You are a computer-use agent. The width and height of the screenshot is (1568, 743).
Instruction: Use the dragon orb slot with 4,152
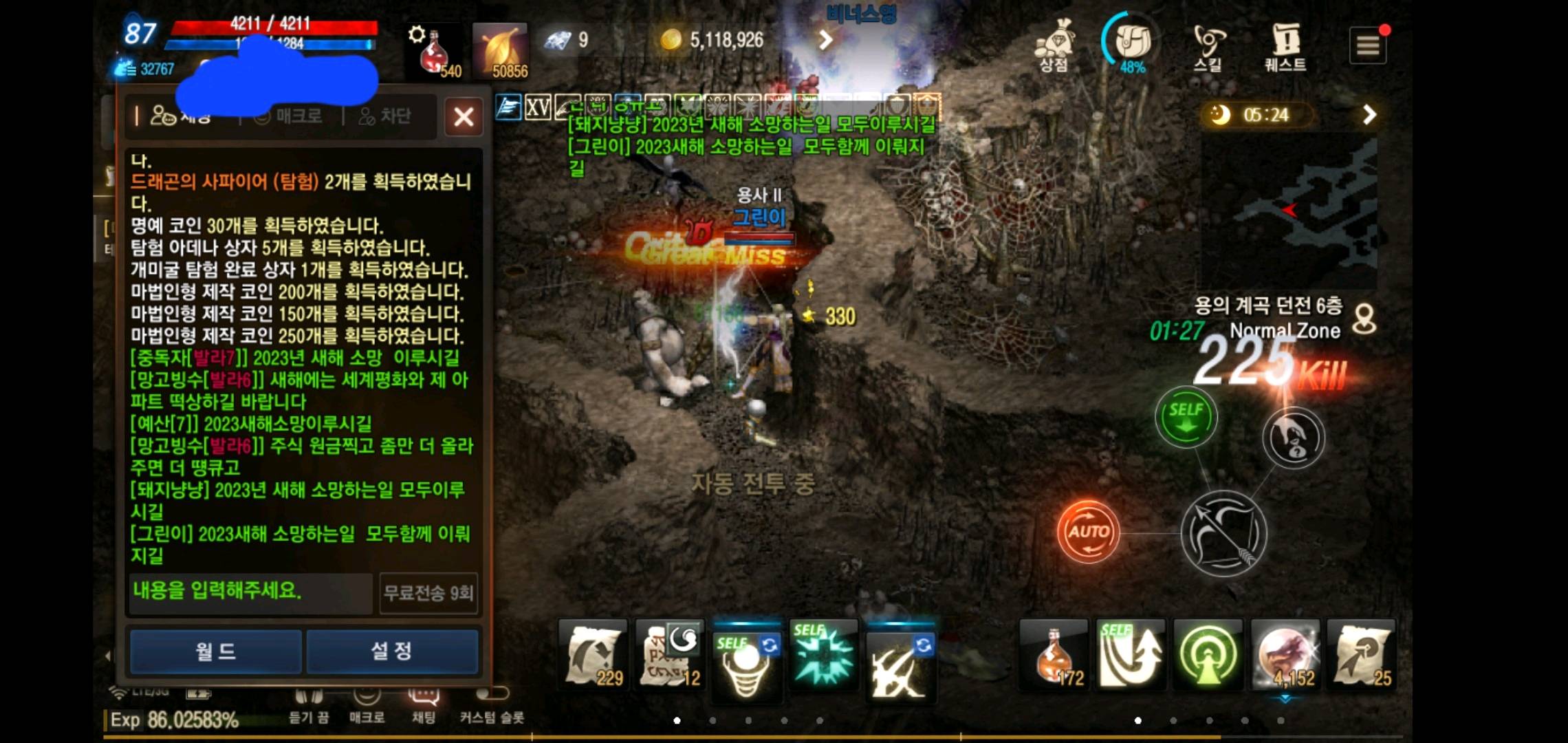(1285, 655)
